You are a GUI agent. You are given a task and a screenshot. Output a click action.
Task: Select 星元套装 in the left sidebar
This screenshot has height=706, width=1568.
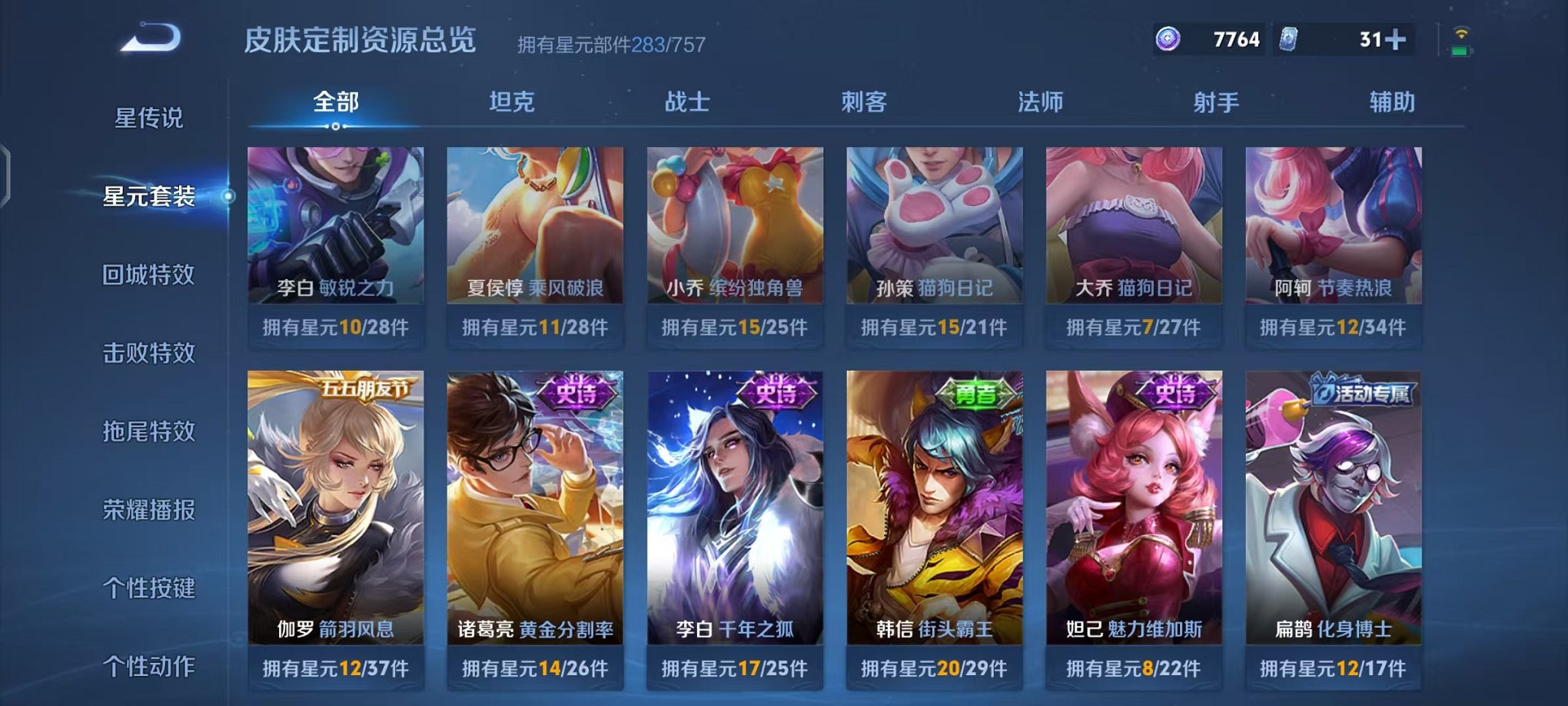coord(148,196)
